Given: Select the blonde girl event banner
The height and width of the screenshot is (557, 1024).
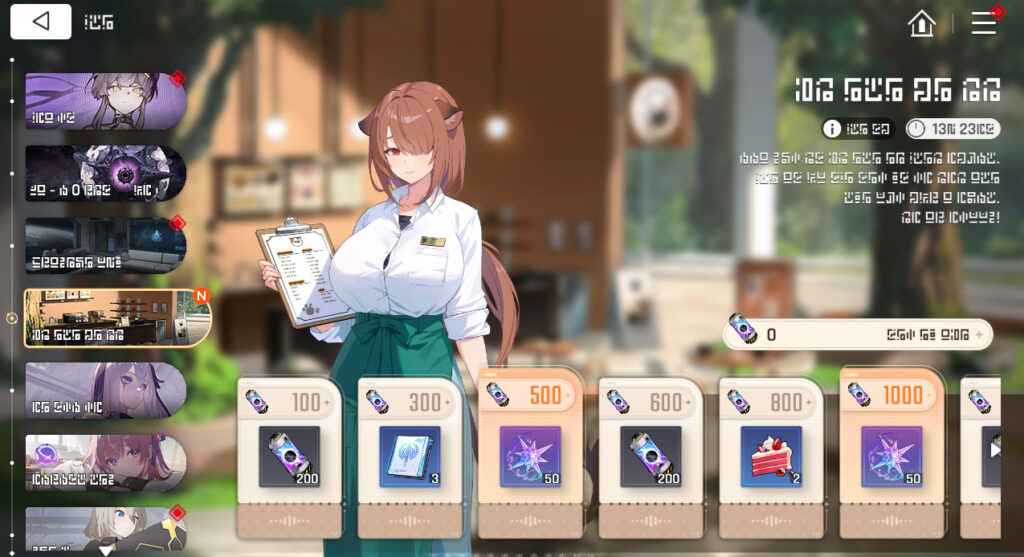Looking at the screenshot, I should [x=105, y=530].
